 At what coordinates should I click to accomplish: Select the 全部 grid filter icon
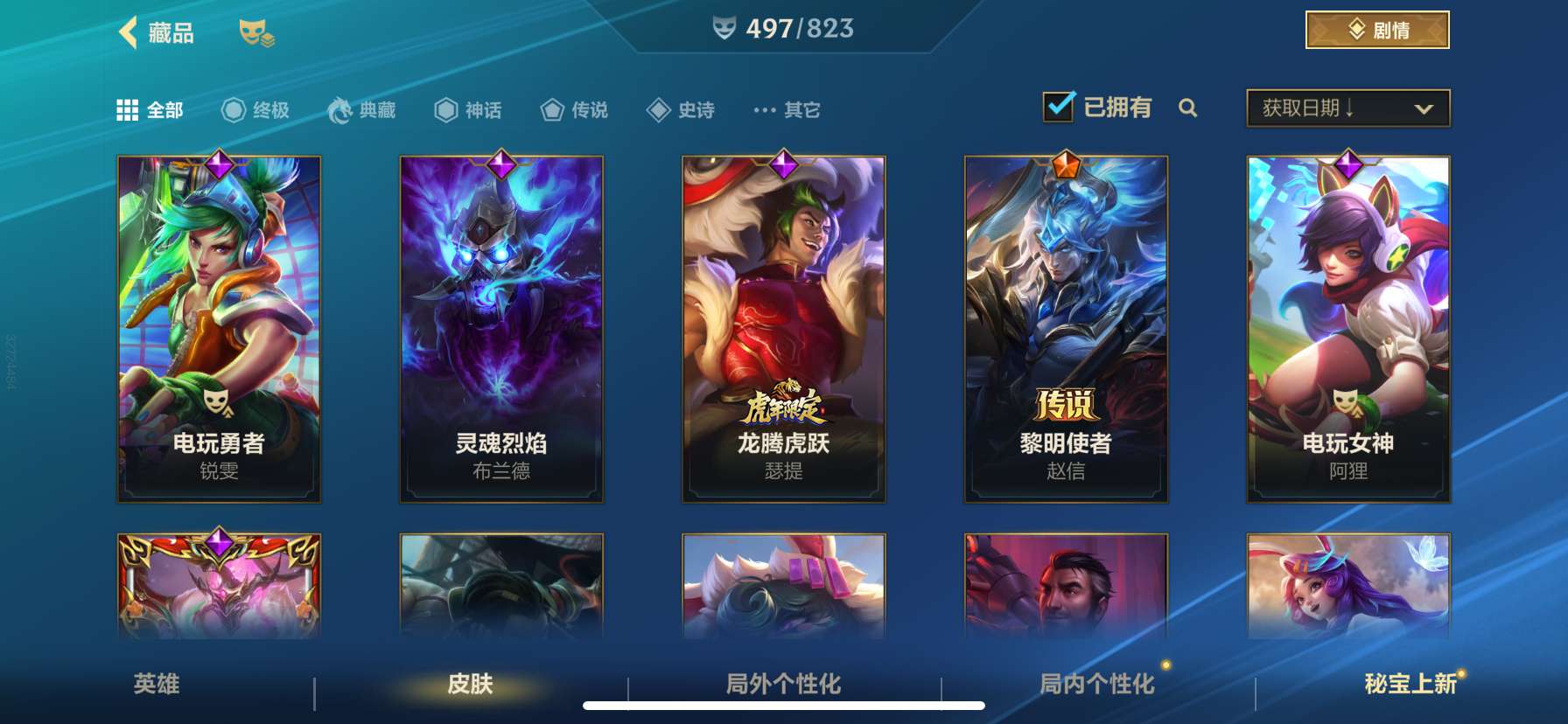(128, 109)
